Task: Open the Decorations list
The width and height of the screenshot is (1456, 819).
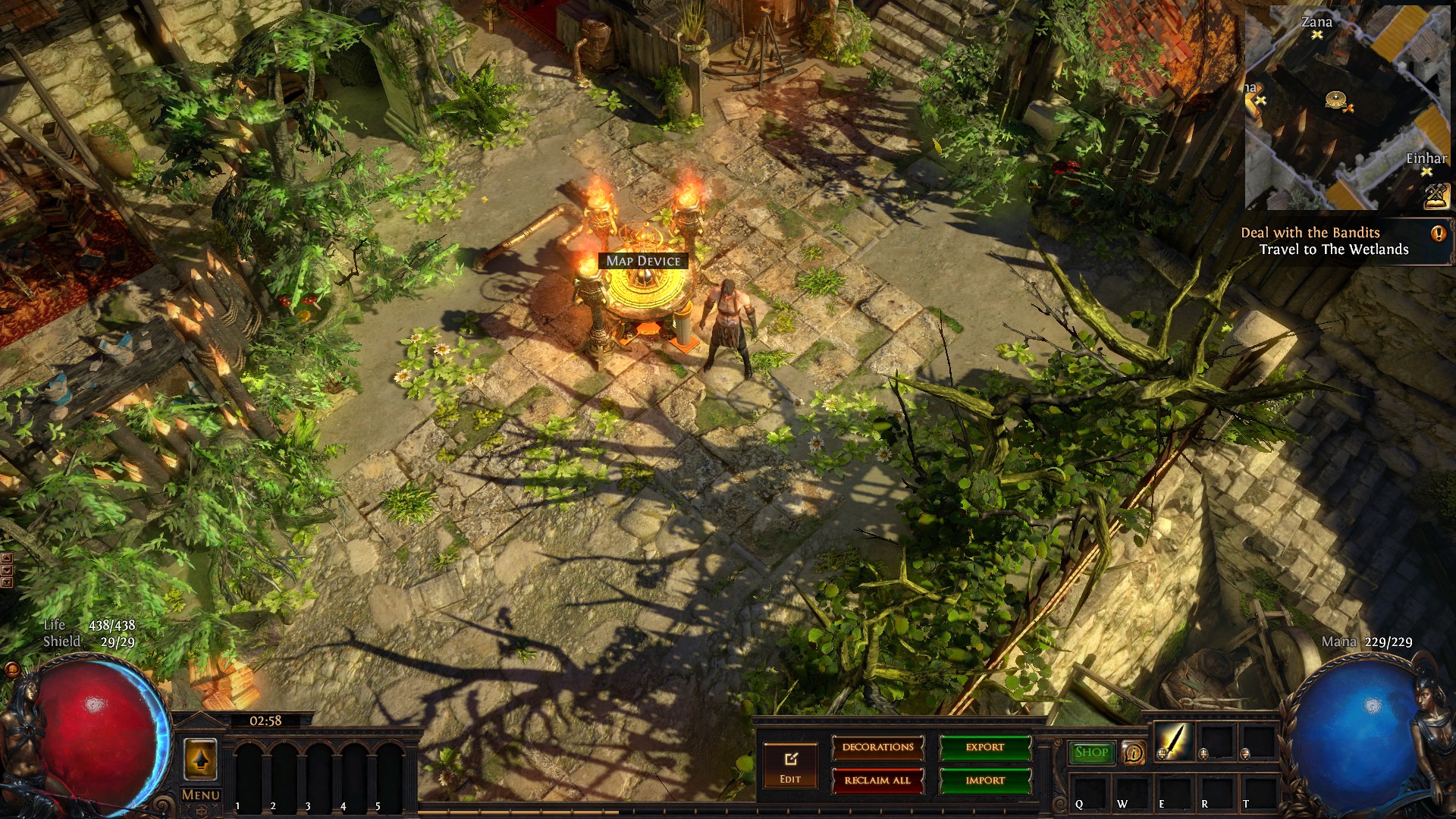Action: (x=878, y=748)
